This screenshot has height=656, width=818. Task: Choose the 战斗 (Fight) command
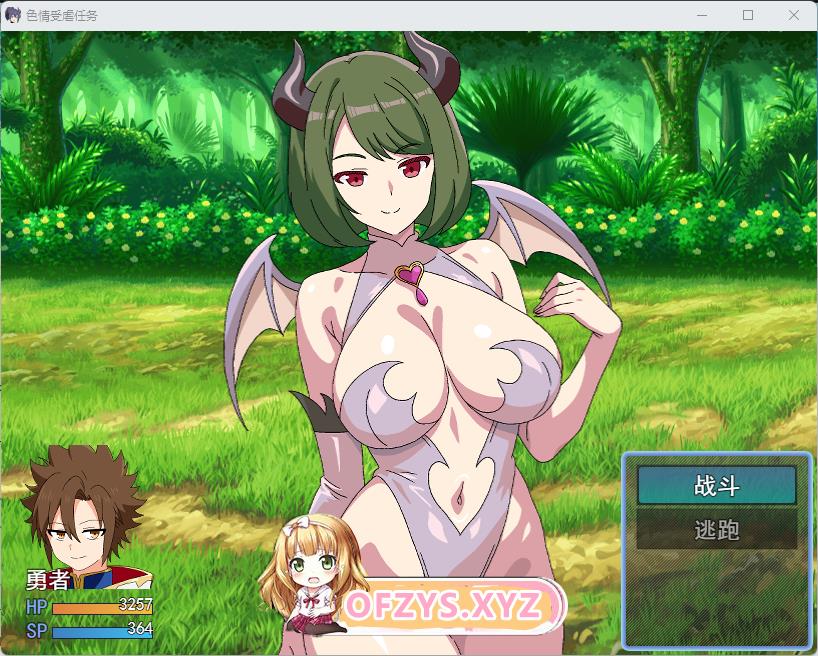tap(716, 486)
